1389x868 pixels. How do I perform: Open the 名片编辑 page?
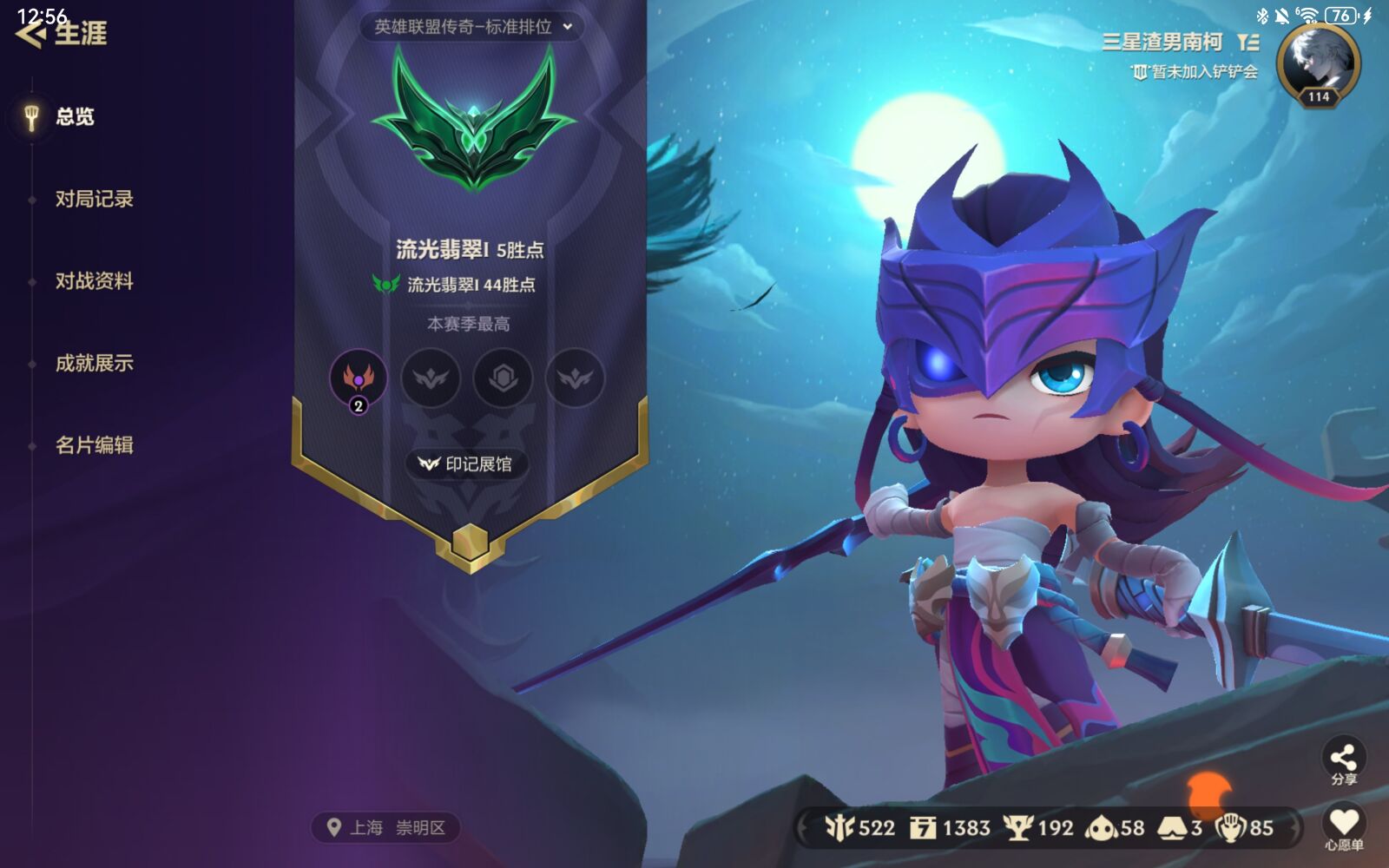95,445
